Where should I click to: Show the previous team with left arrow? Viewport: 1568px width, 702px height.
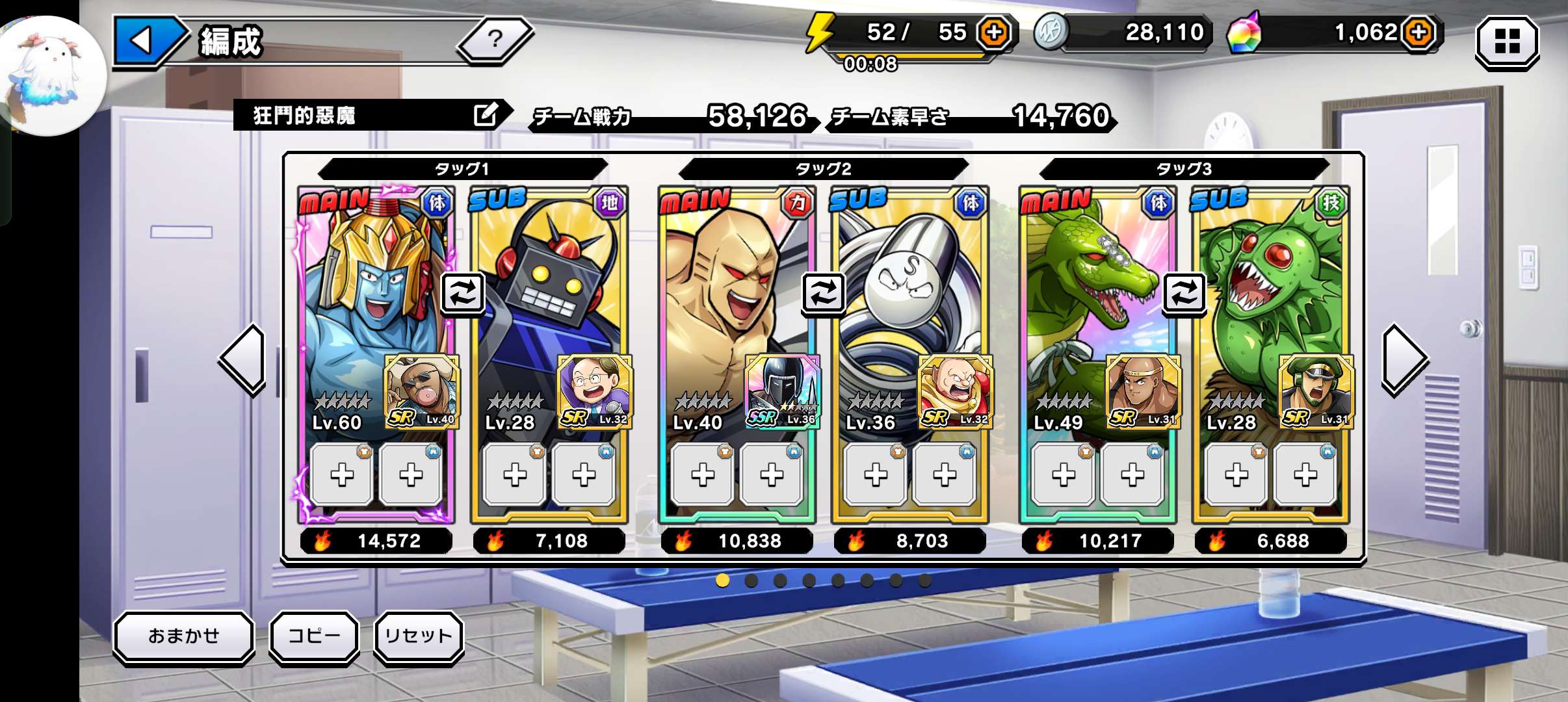(x=244, y=359)
